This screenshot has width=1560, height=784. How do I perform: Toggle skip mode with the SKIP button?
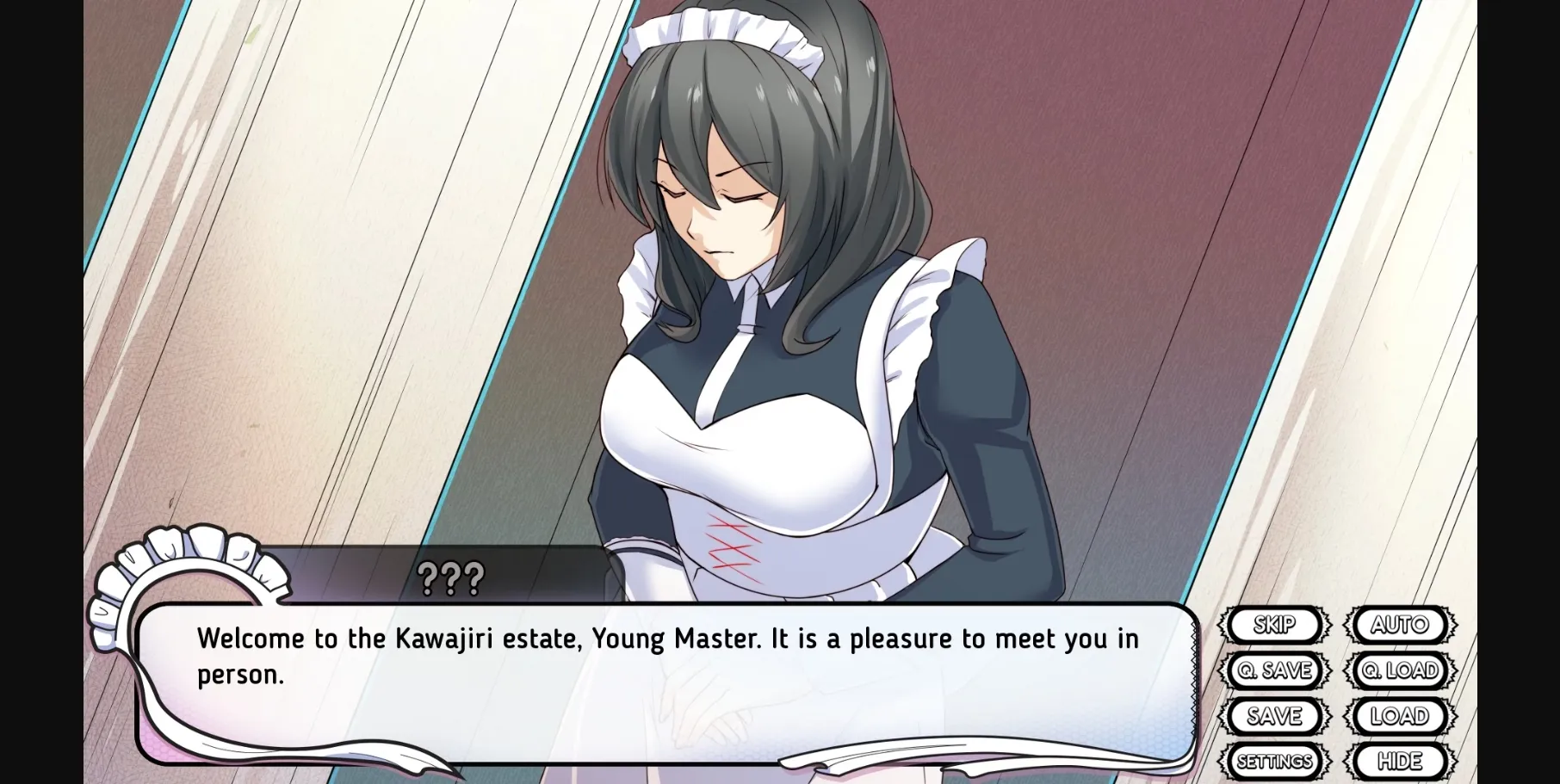pos(1275,626)
